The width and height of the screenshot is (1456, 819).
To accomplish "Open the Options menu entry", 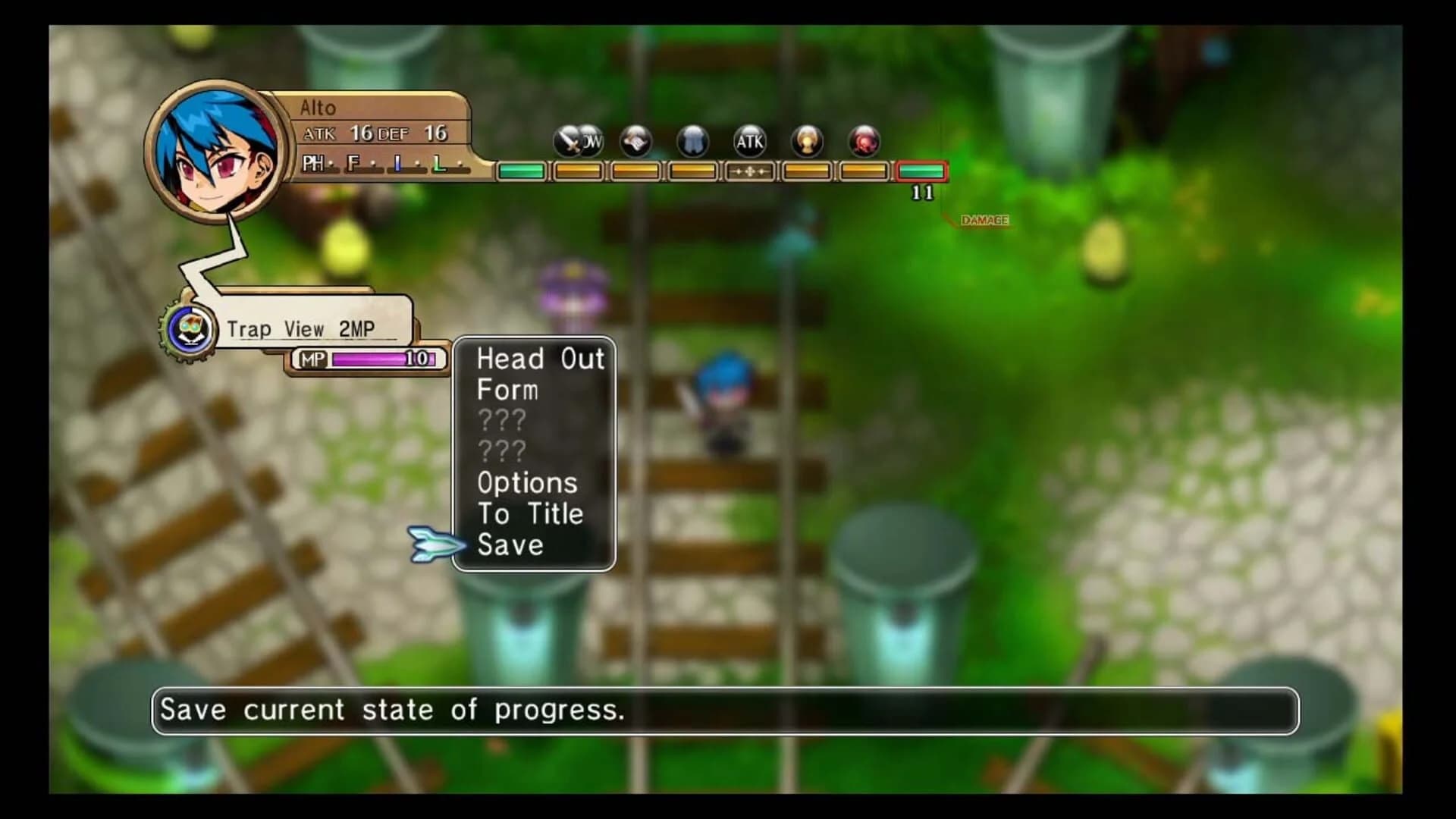I will [526, 483].
